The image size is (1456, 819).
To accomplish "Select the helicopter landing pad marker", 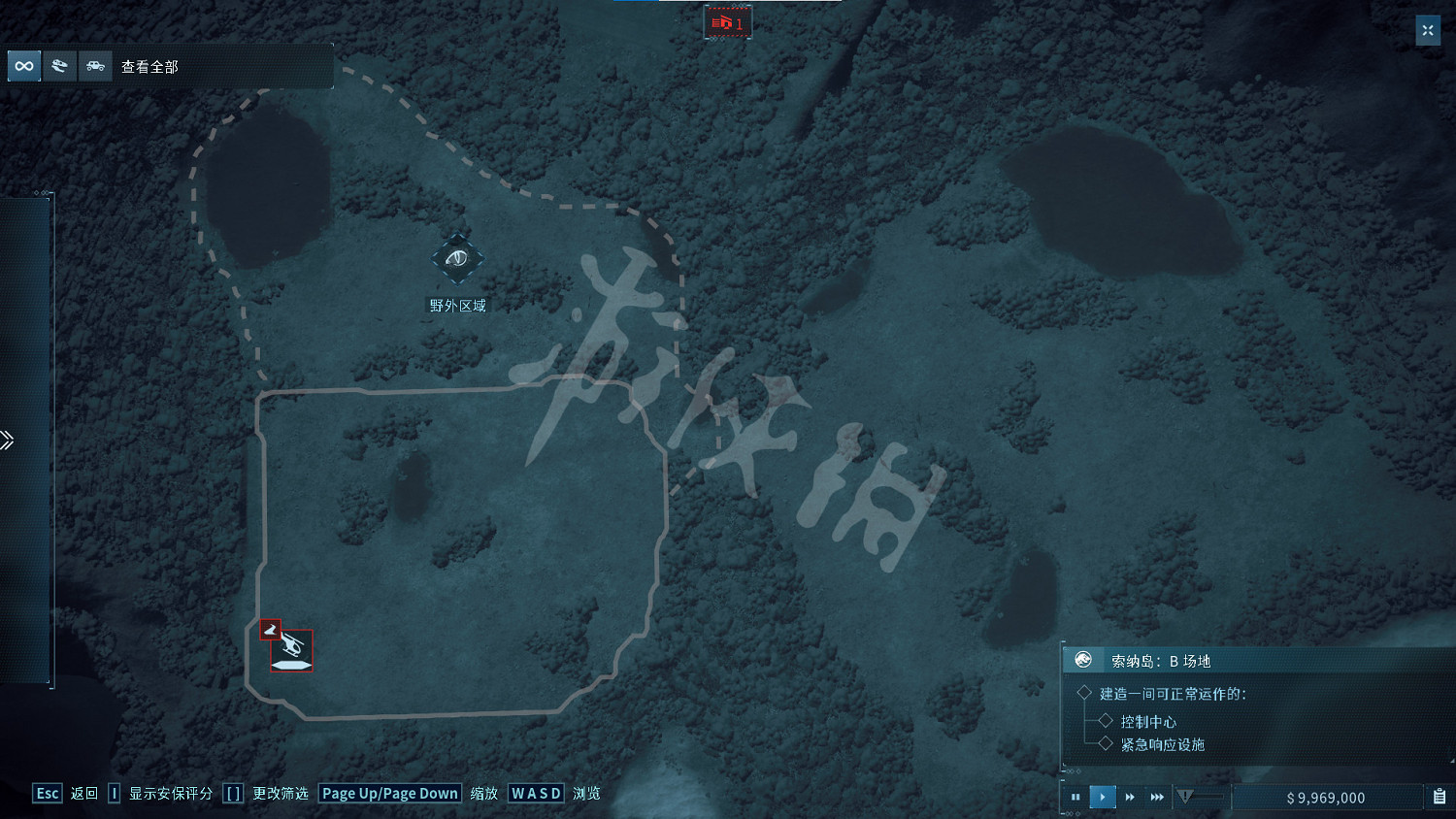I will point(291,650).
